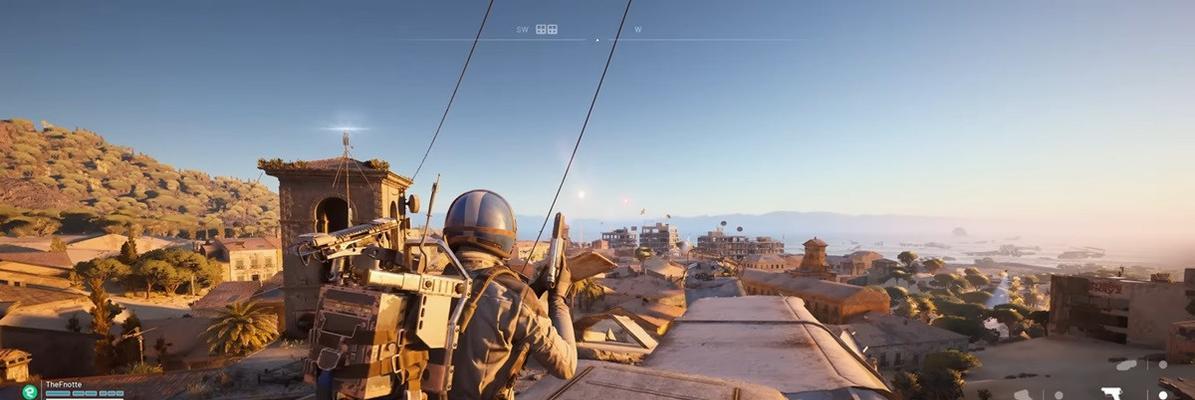Image resolution: width=1195 pixels, height=400 pixels.
Task: Click the grid marker on the compass
Action: tap(546, 30)
